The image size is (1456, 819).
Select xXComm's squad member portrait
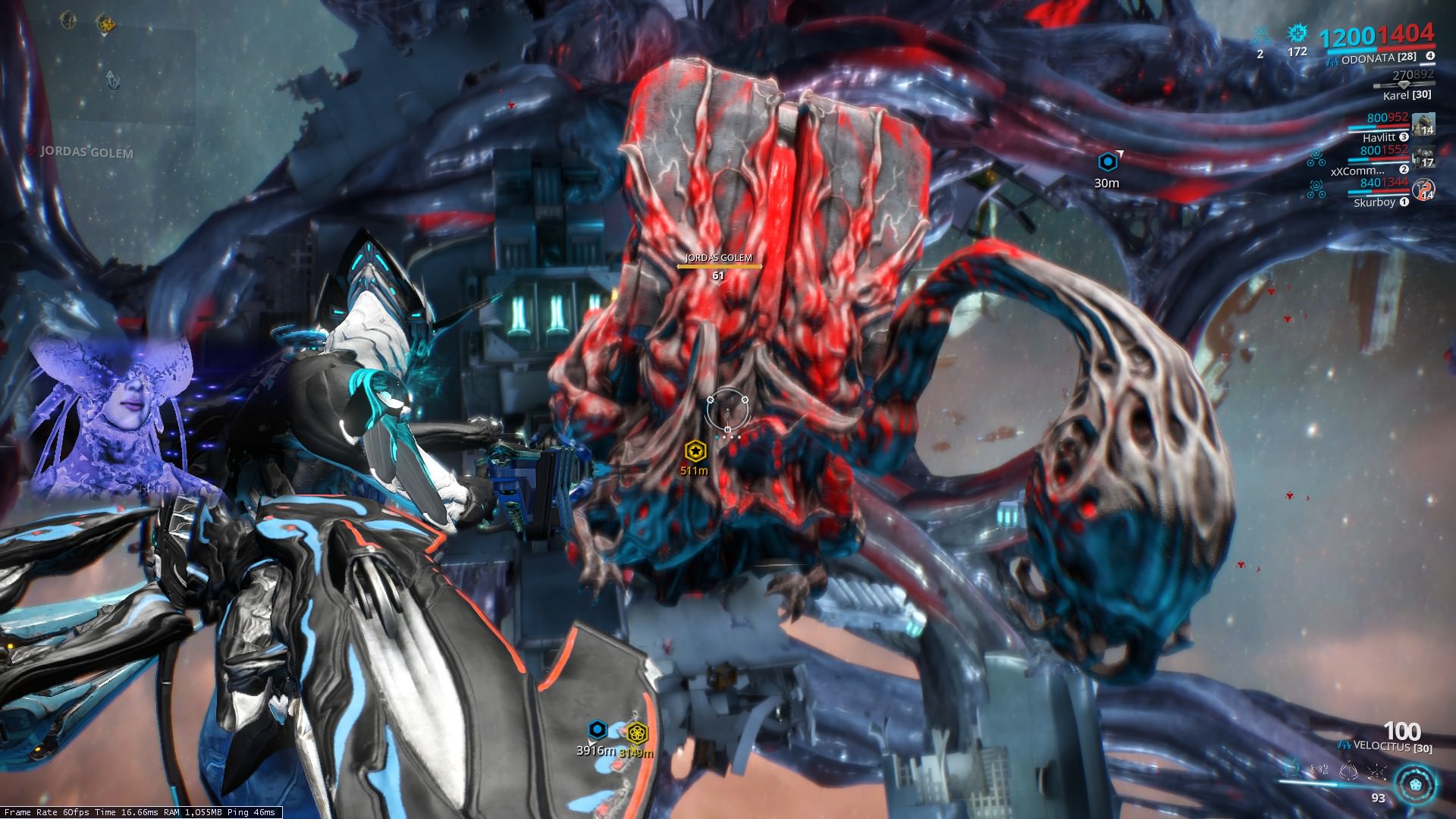[x=1423, y=156]
